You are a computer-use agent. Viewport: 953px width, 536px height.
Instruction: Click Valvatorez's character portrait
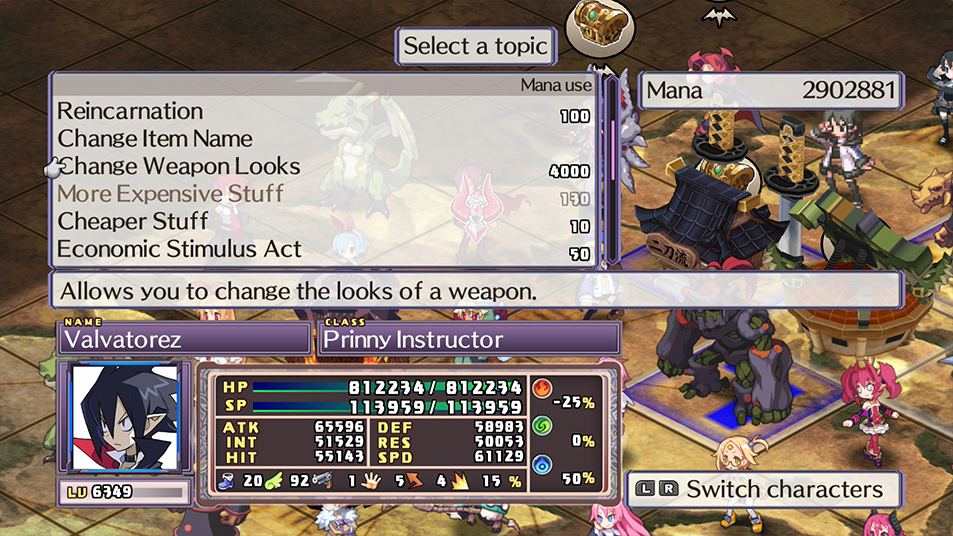[125, 418]
